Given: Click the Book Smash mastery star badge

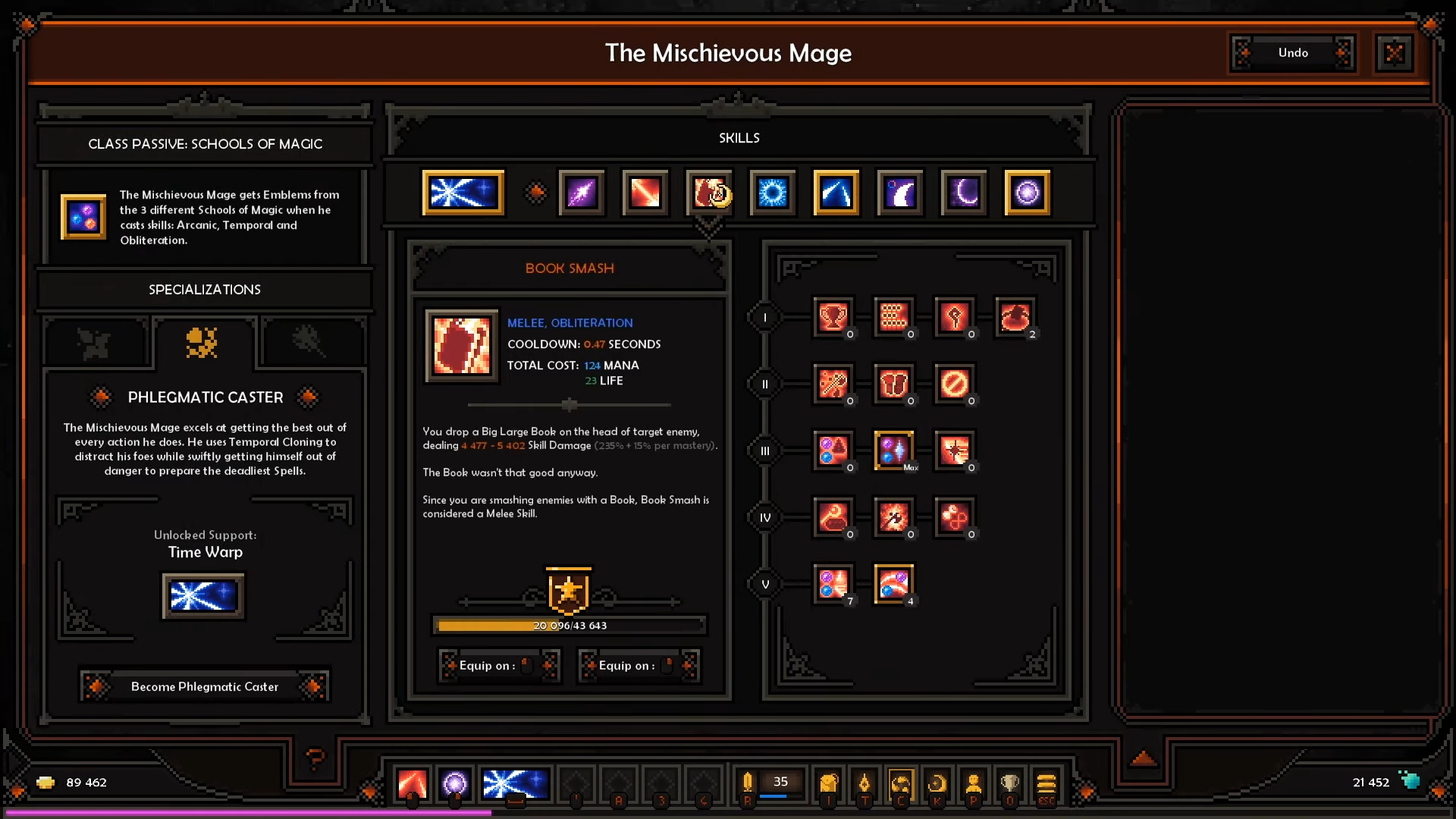Looking at the screenshot, I should [x=568, y=590].
